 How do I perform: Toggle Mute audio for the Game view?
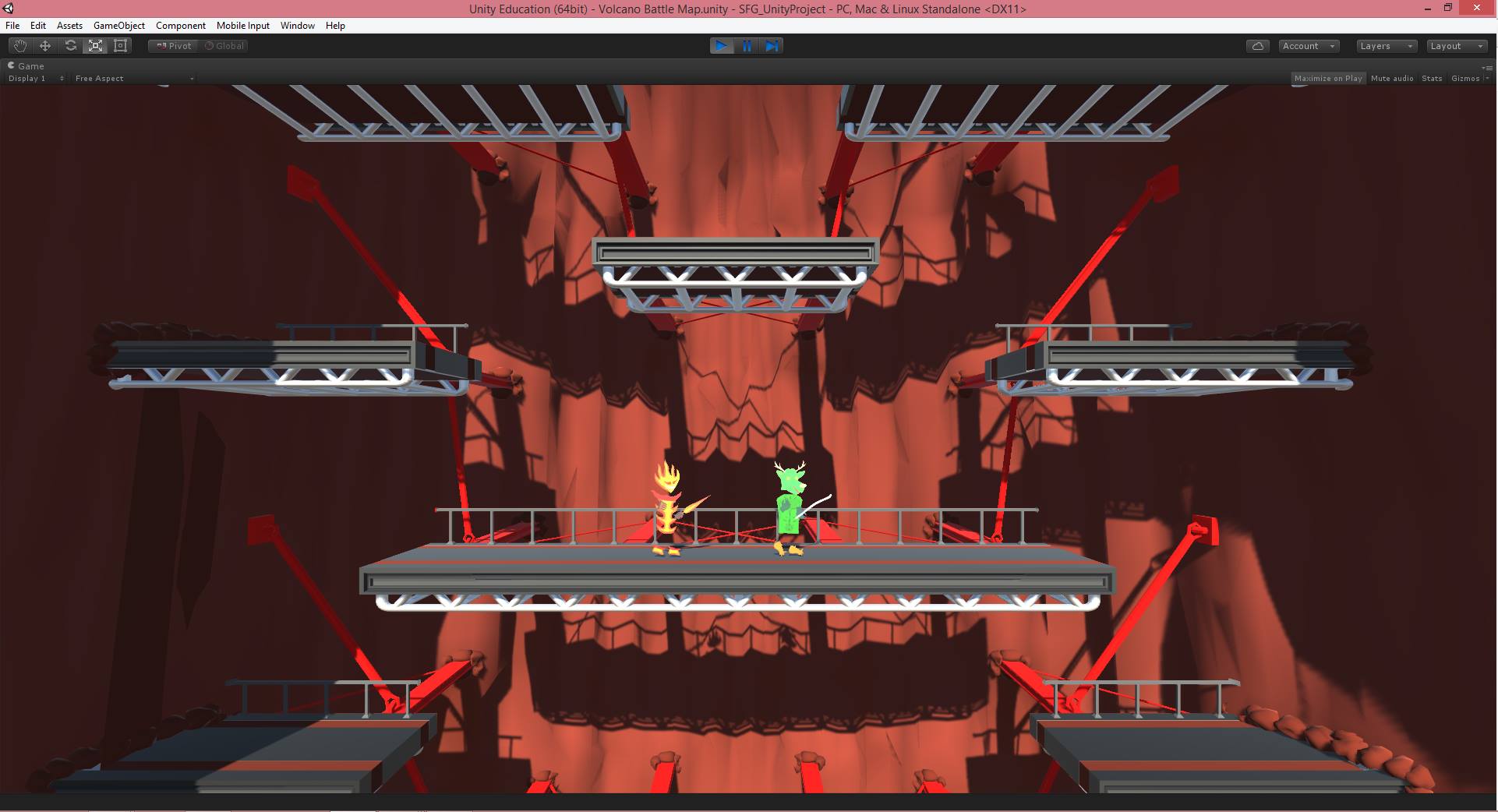coord(1392,78)
